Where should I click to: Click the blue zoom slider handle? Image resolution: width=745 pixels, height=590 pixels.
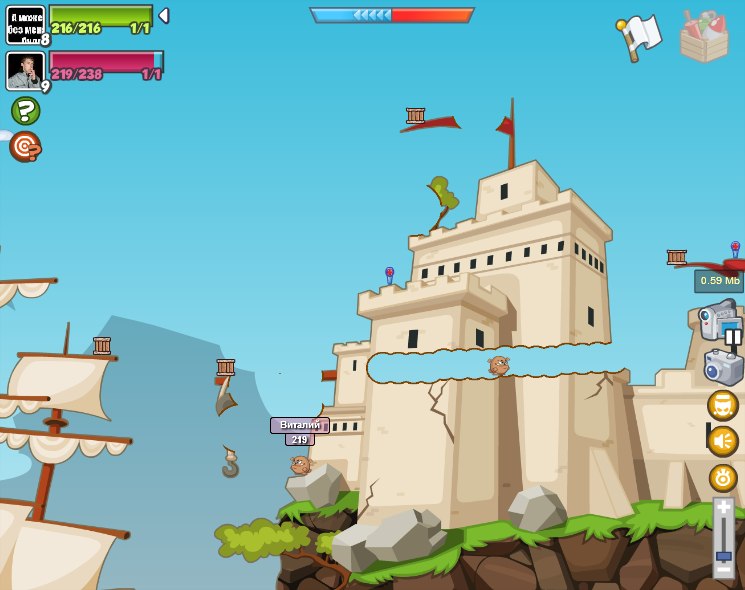(724, 555)
